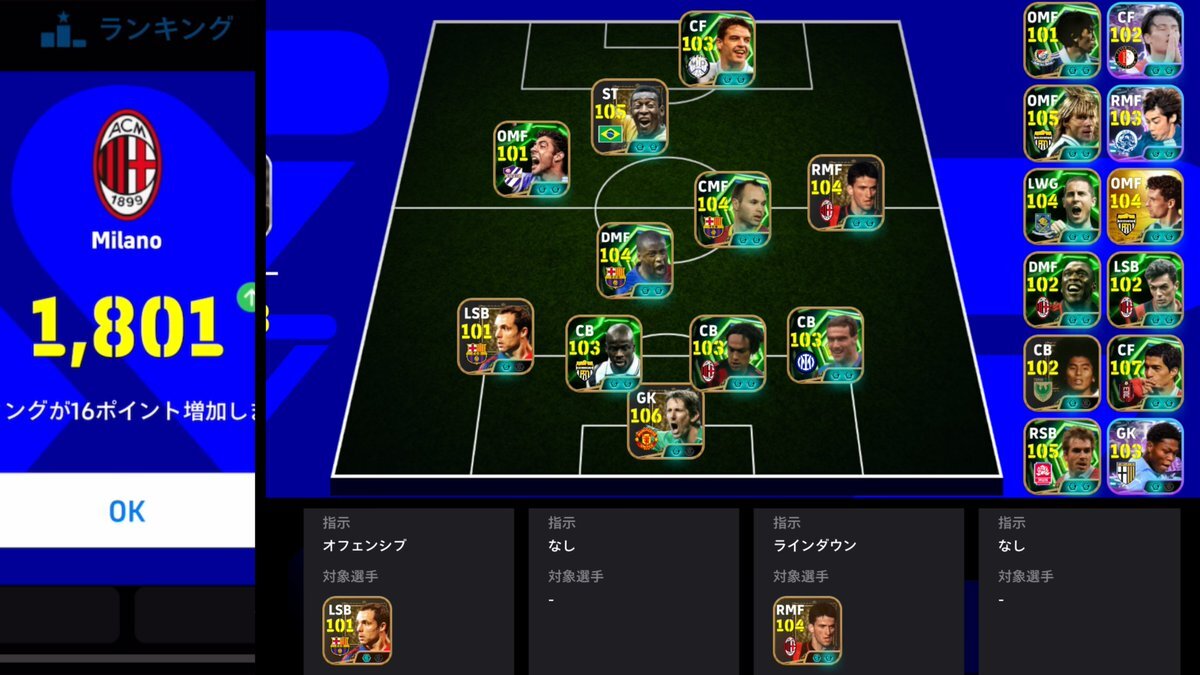Pick the 101 LSB card on the pitch
Screen dimensions: 1200x675
pyautogui.click(x=495, y=337)
